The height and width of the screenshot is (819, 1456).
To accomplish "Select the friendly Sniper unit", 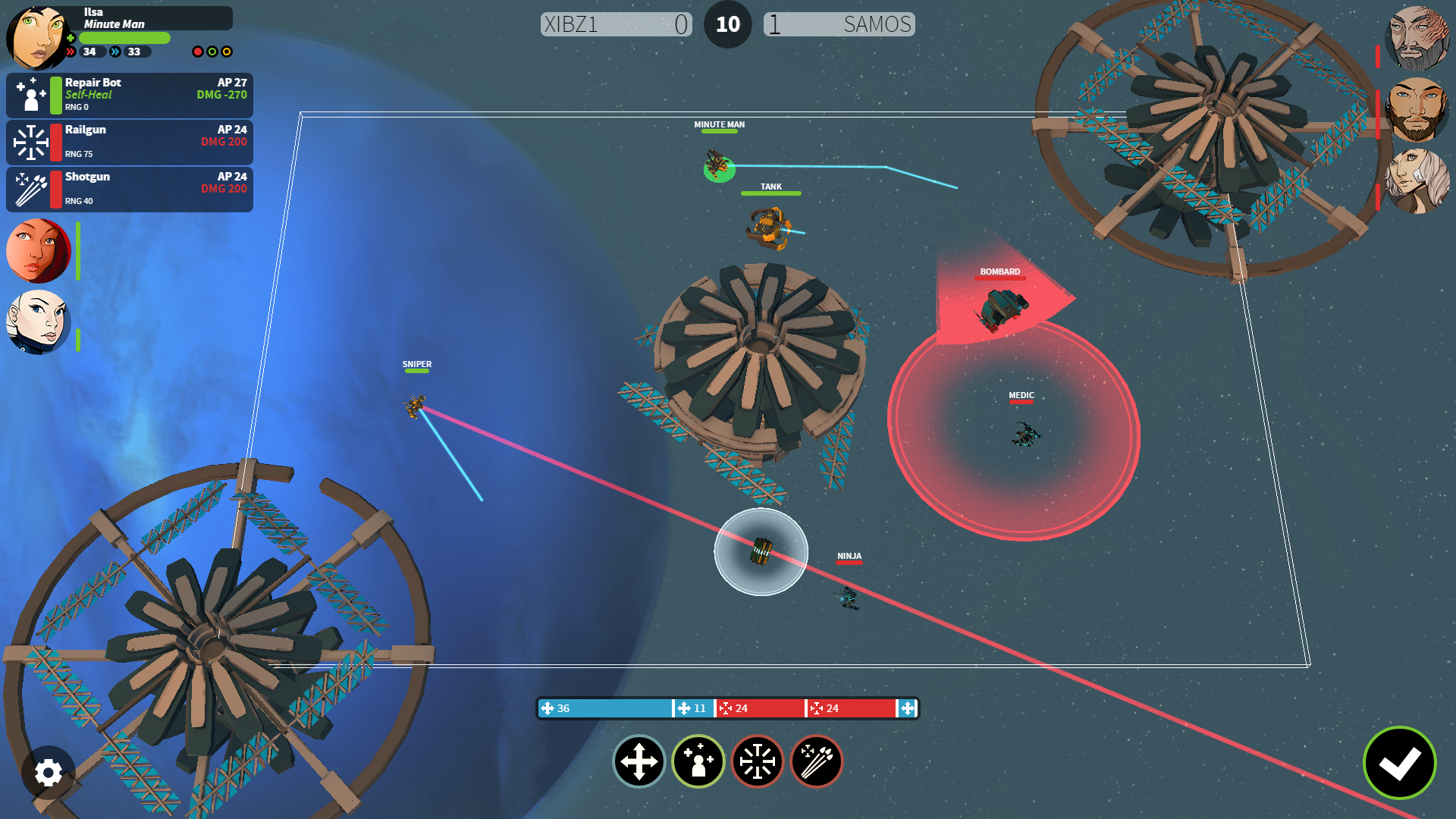I will [415, 406].
